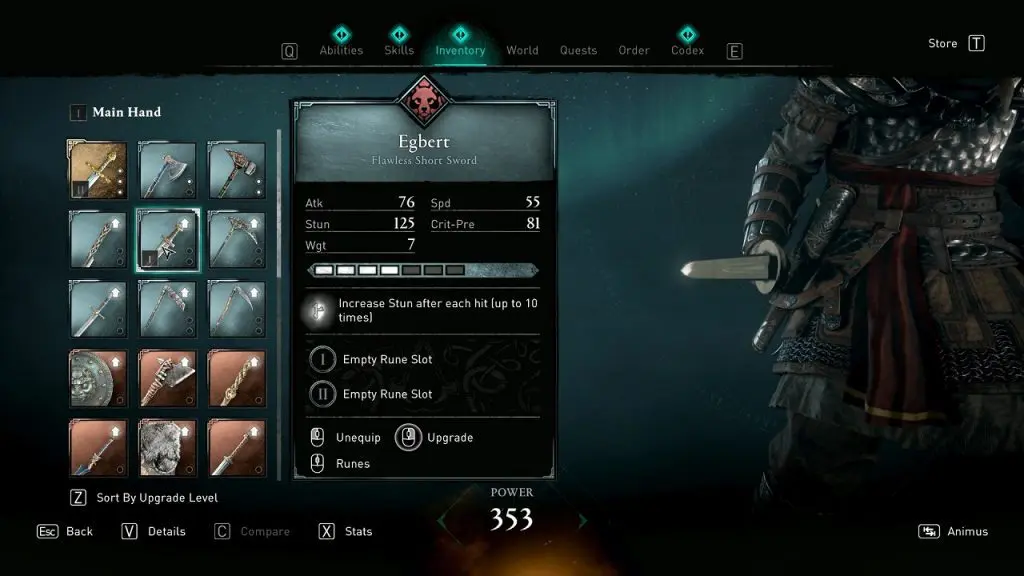The image size is (1024, 576).
Task: Open the Codex tab
Action: (687, 50)
